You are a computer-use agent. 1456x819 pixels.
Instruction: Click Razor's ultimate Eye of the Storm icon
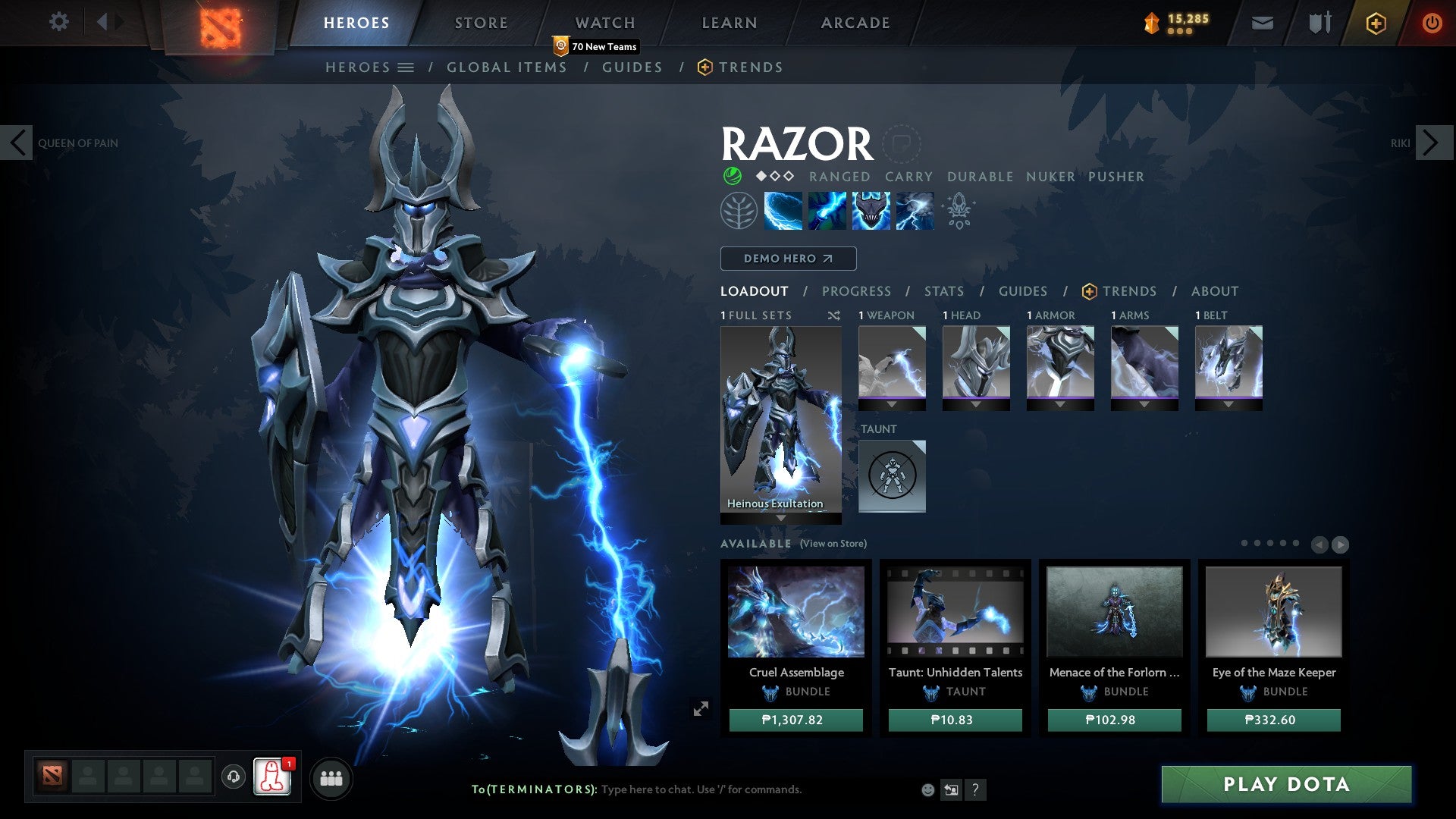tap(914, 210)
